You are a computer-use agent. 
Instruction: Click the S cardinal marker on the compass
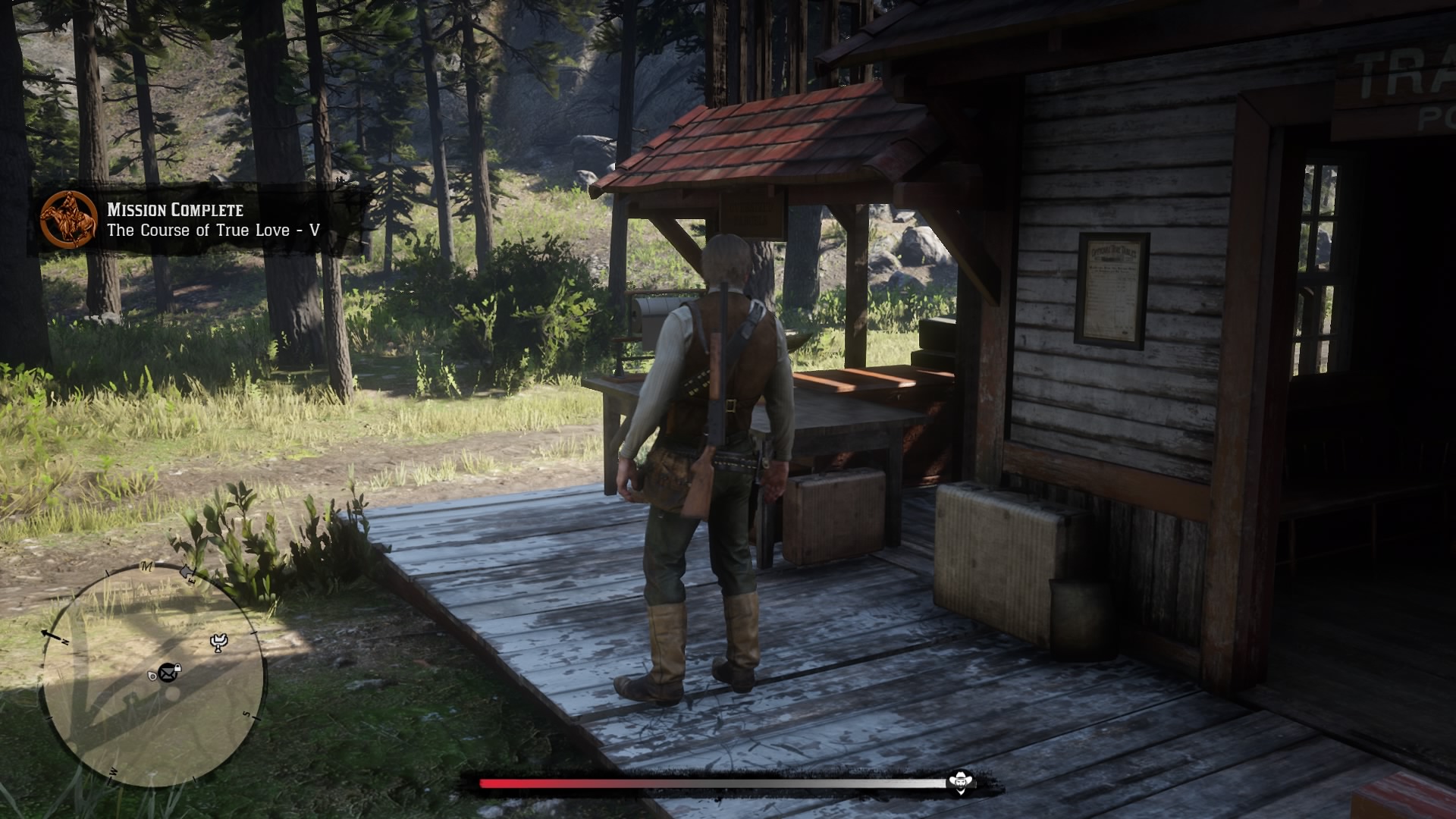tap(246, 714)
